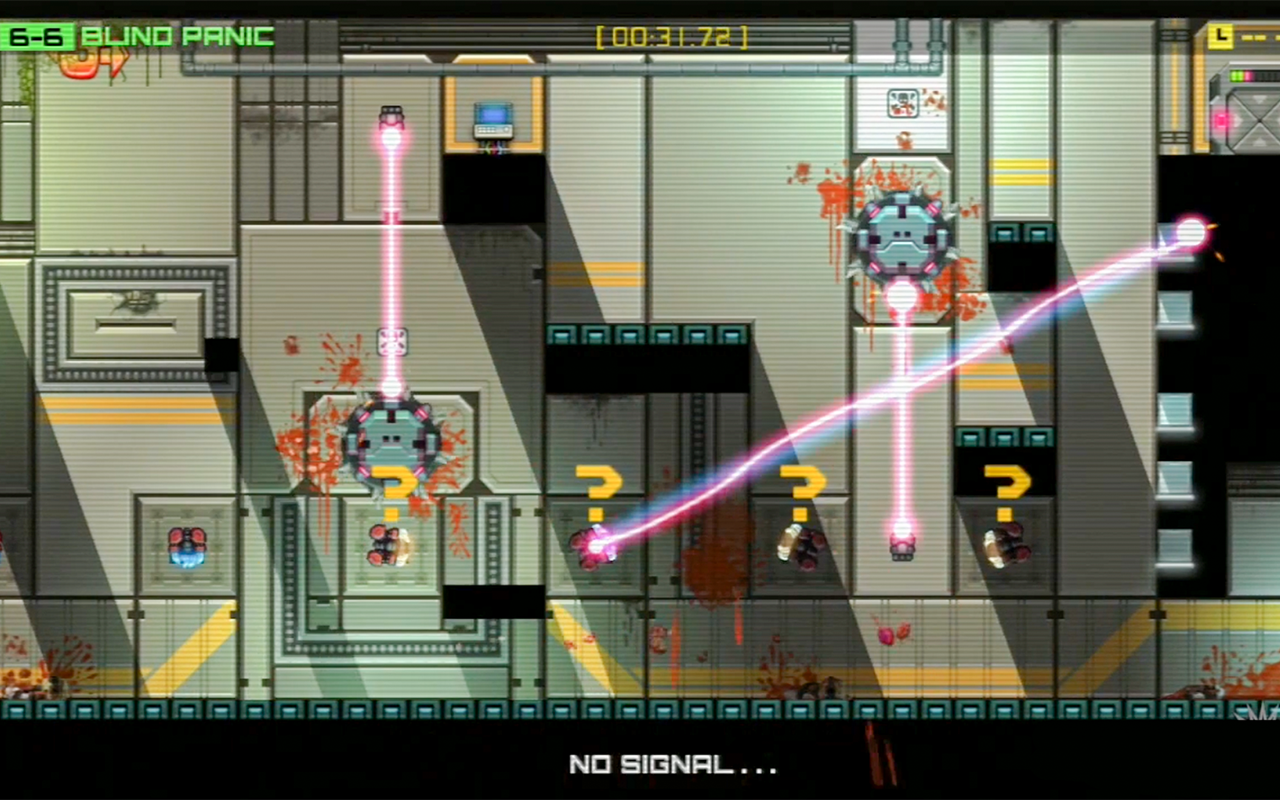Viewport: 1280px width, 800px height.
Task: Toggle the crosshair switch panel on the laser beam
Action: (392, 341)
